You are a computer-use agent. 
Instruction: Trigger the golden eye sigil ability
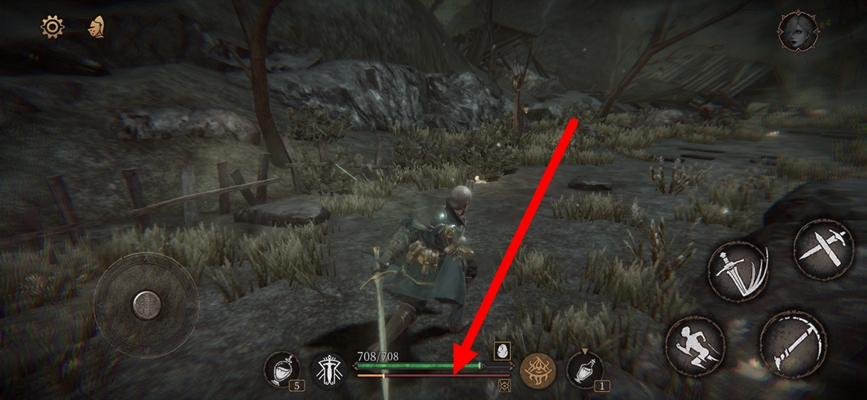(x=538, y=369)
